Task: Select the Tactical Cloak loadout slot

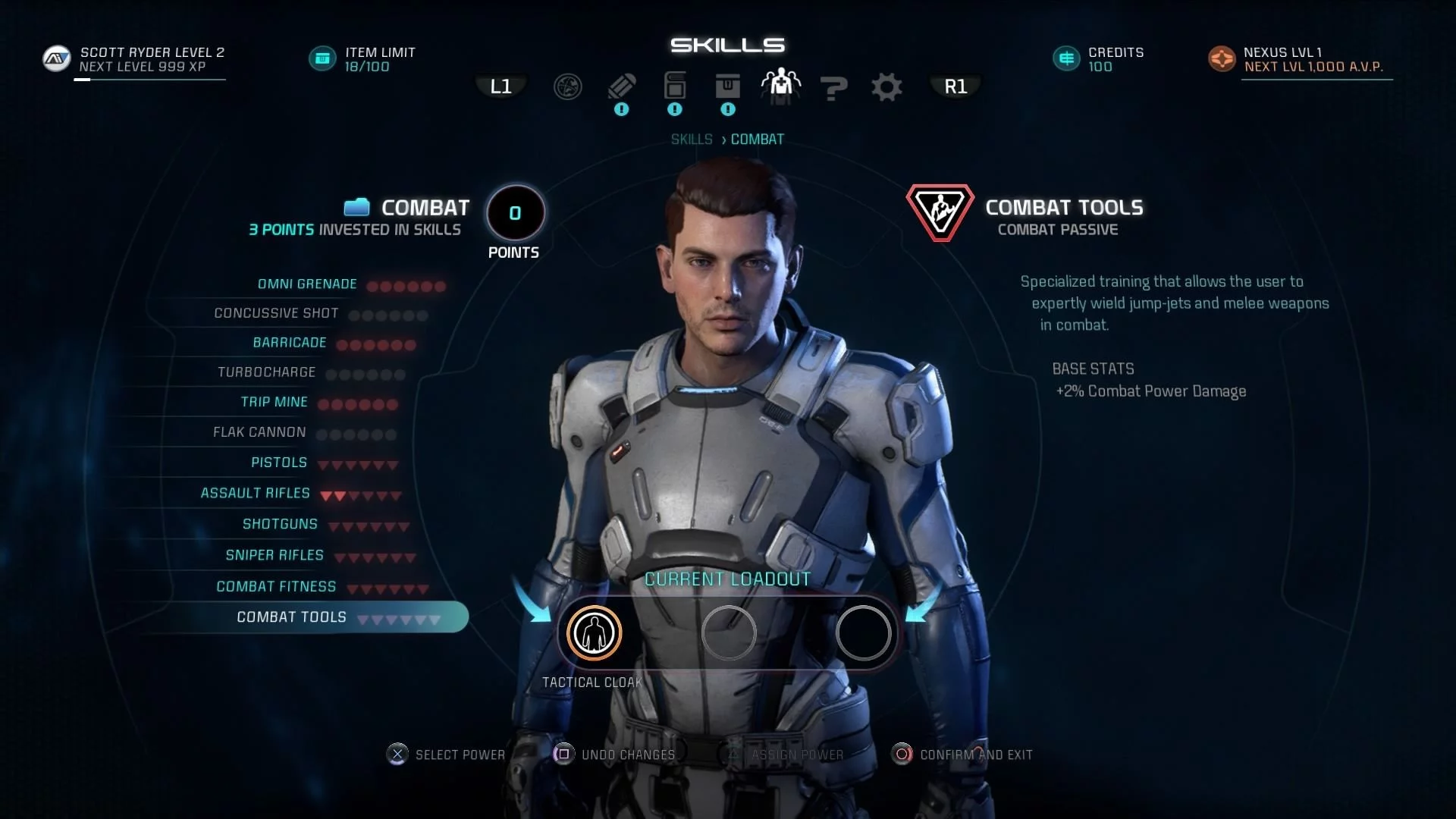Action: [594, 632]
